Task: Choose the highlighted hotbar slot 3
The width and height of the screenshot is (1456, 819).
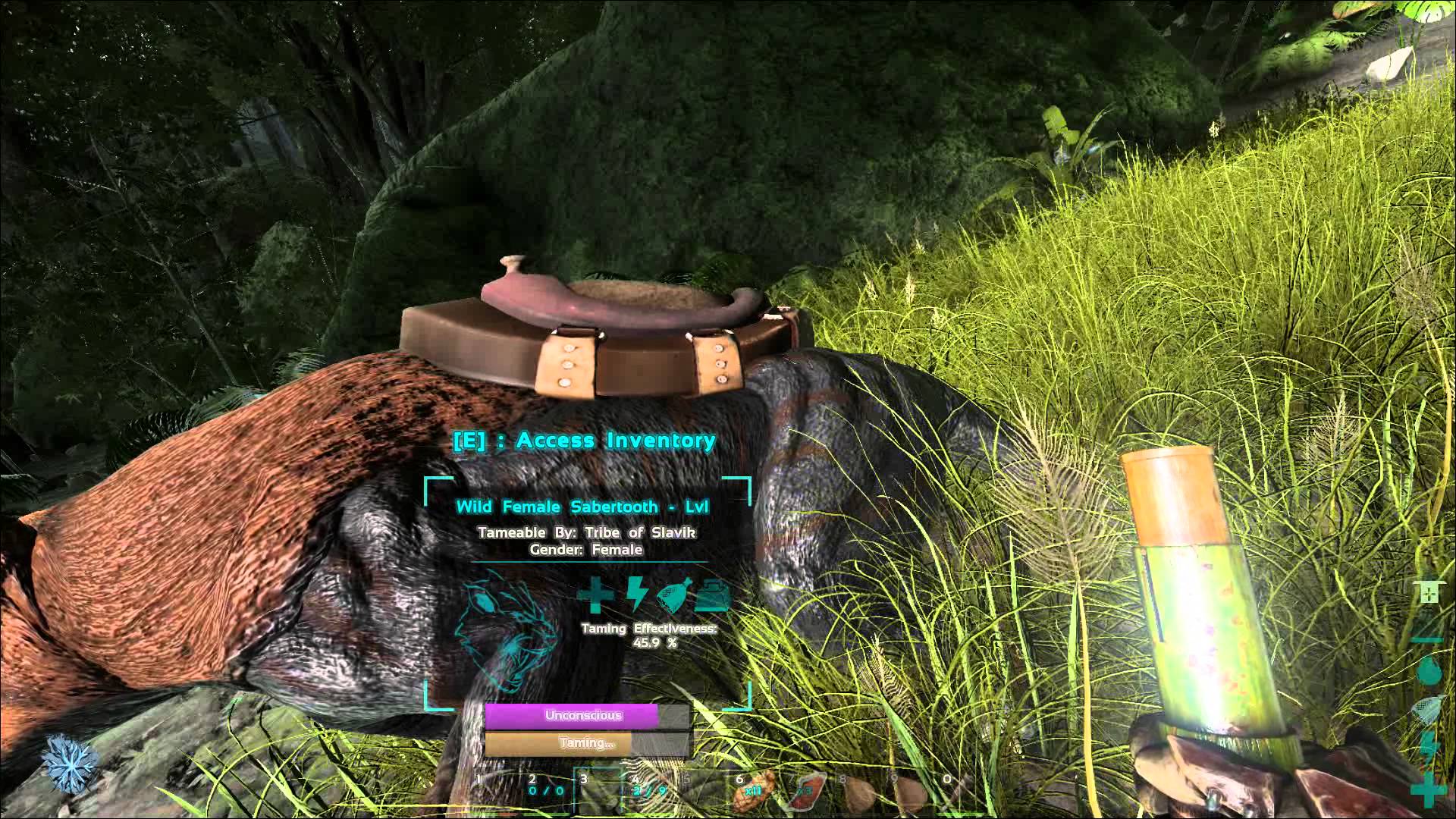Action: [599, 789]
